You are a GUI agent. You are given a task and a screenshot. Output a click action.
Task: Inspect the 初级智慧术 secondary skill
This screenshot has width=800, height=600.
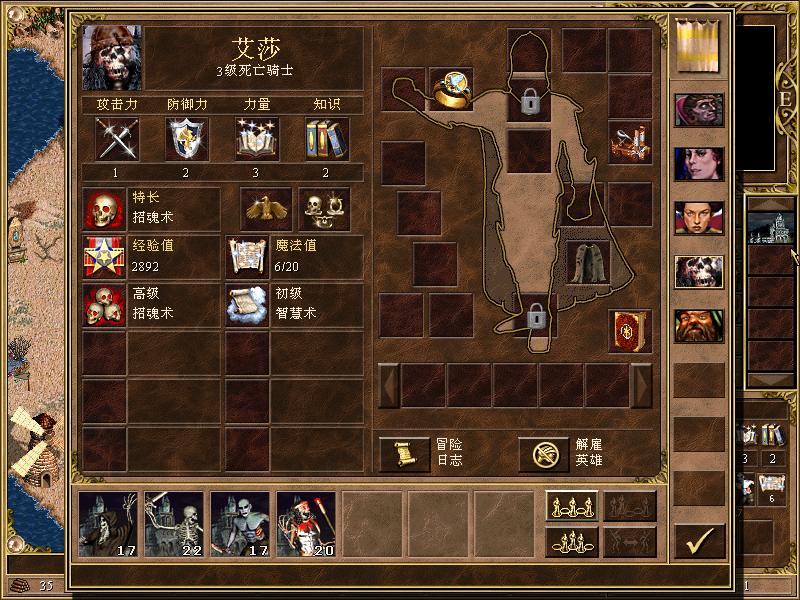(x=247, y=305)
